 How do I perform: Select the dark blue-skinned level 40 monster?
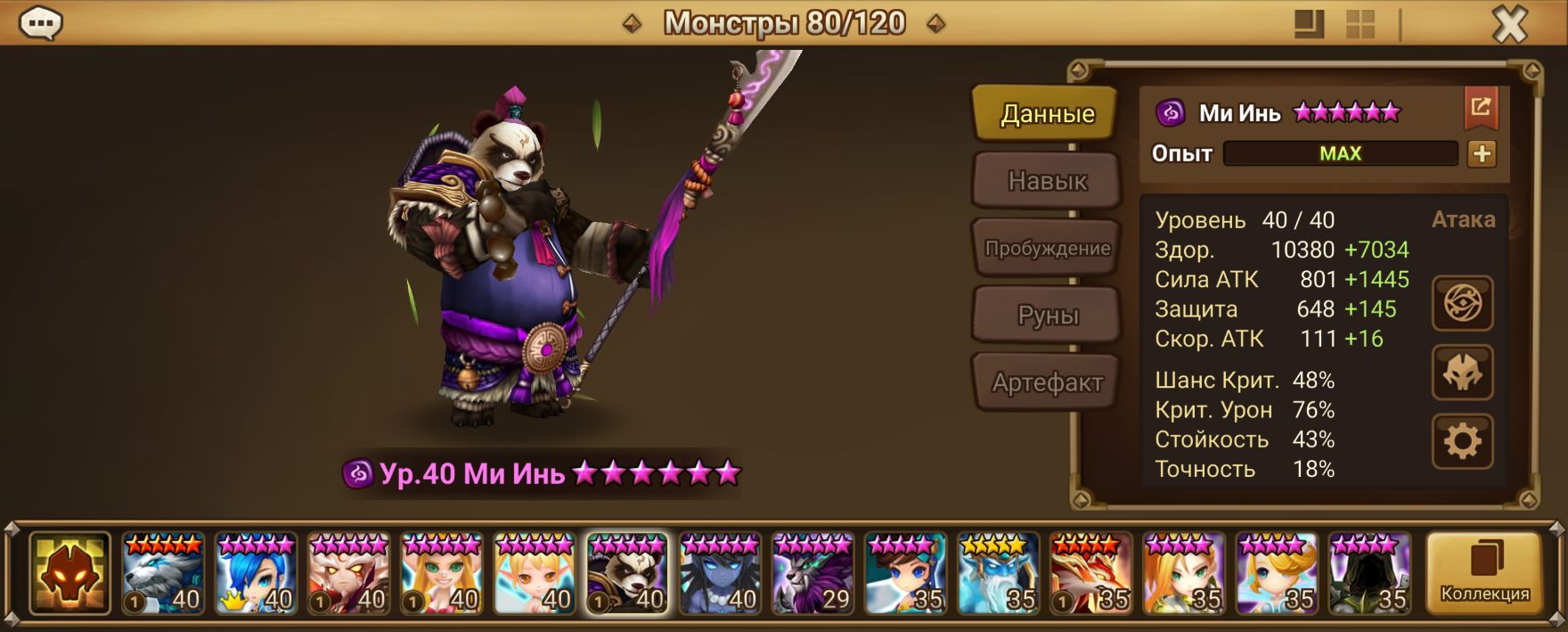pos(720,574)
